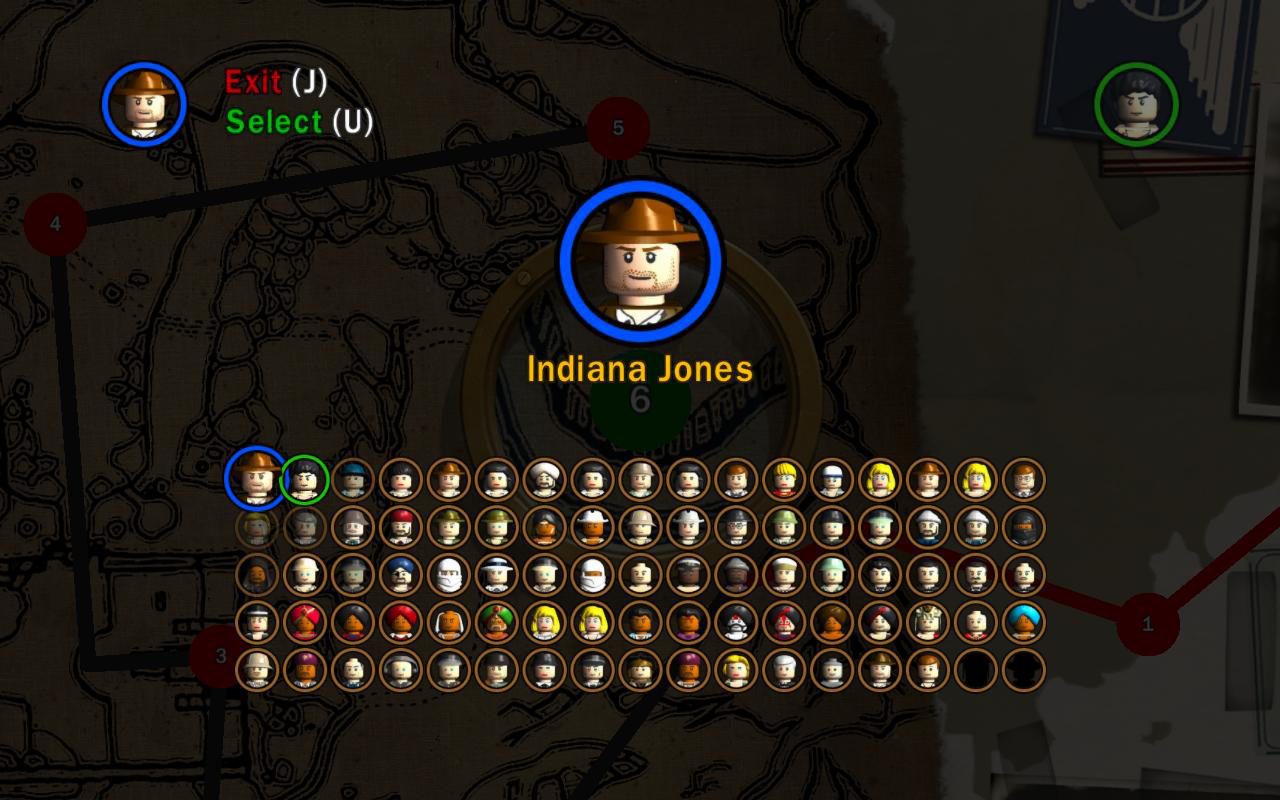Select Indiana Jones in the character grid
The width and height of the screenshot is (1280, 800).
(256, 478)
